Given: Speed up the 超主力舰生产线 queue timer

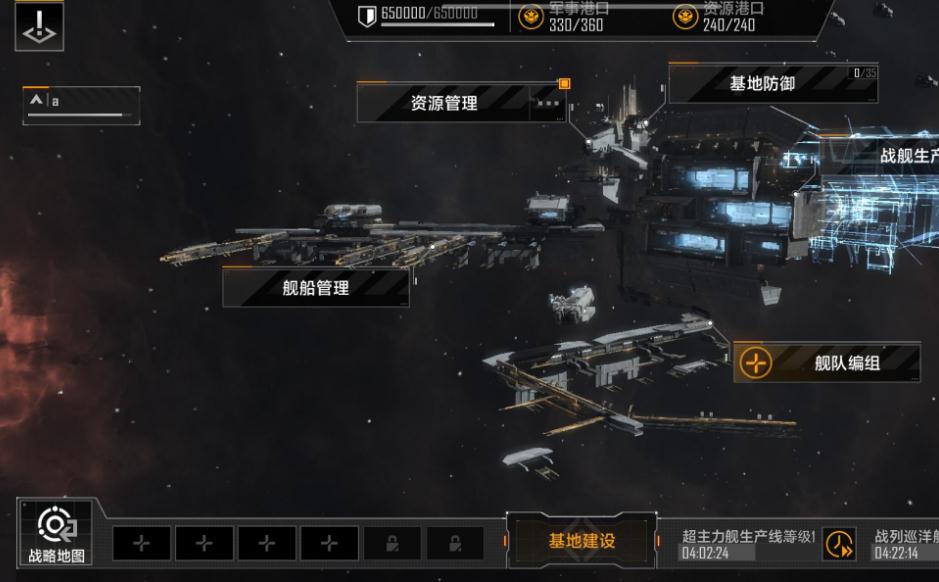Looking at the screenshot, I should point(839,545).
